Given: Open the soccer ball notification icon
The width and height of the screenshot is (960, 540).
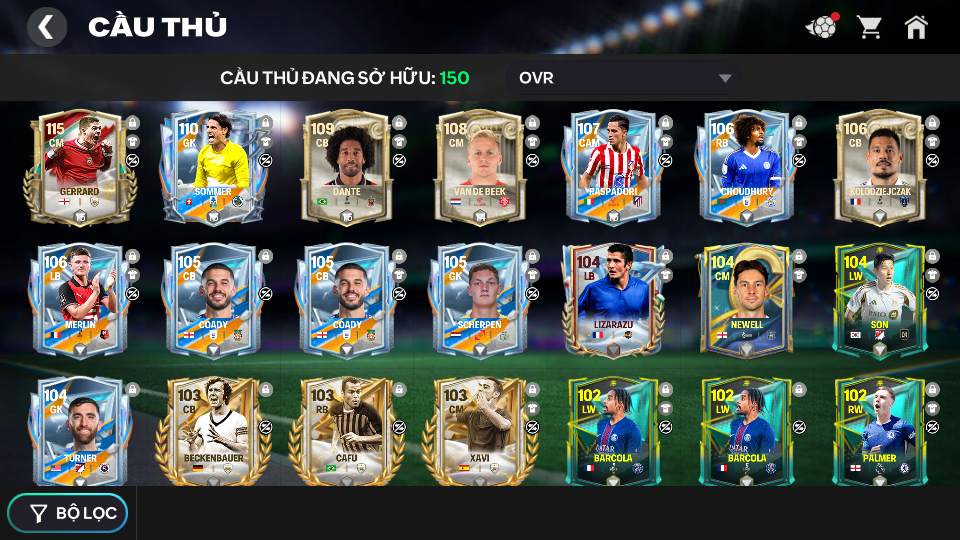Looking at the screenshot, I should (821, 27).
